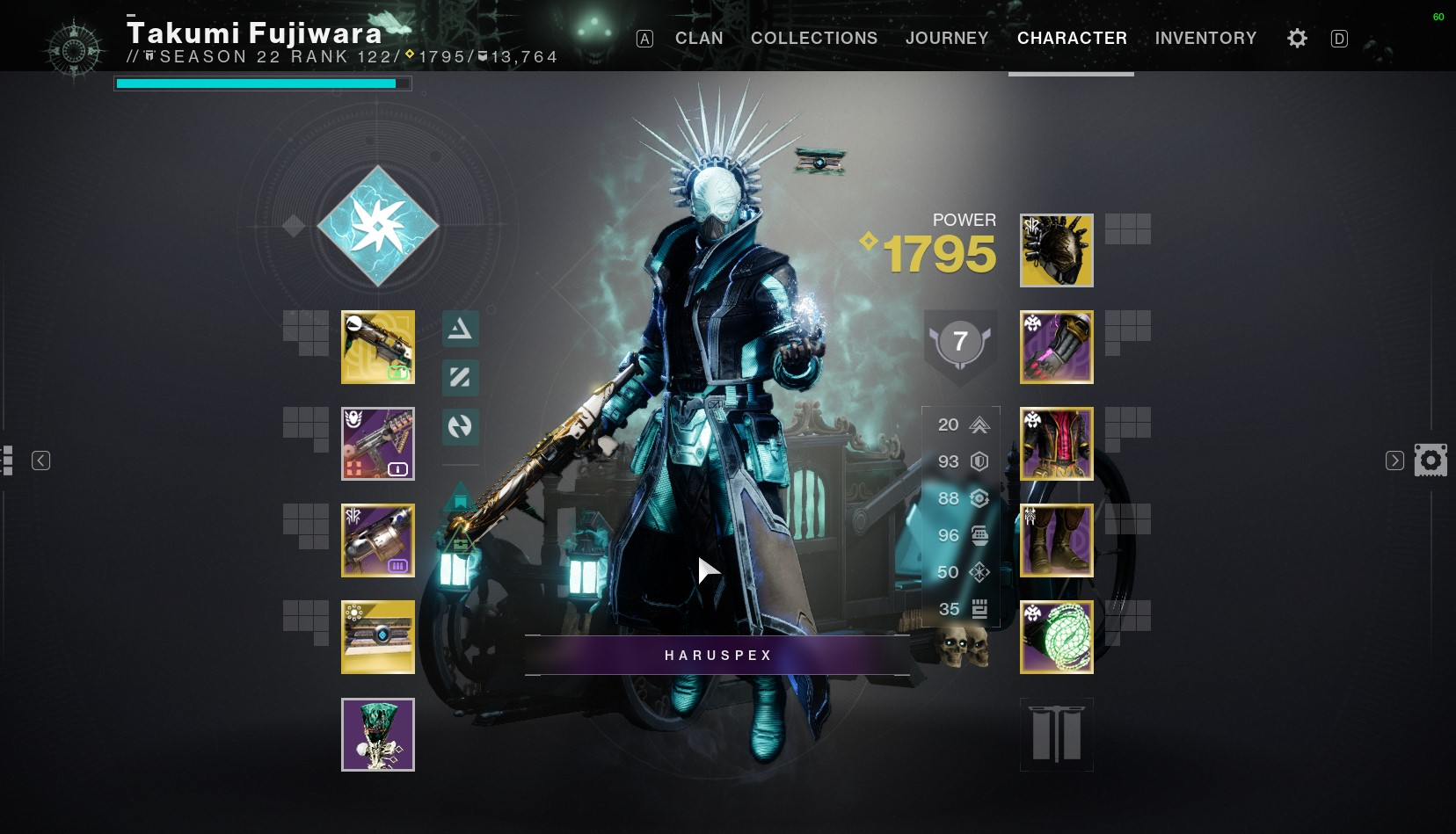This screenshot has width=1456, height=834.
Task: Open the Clan tab
Action: 699,38
